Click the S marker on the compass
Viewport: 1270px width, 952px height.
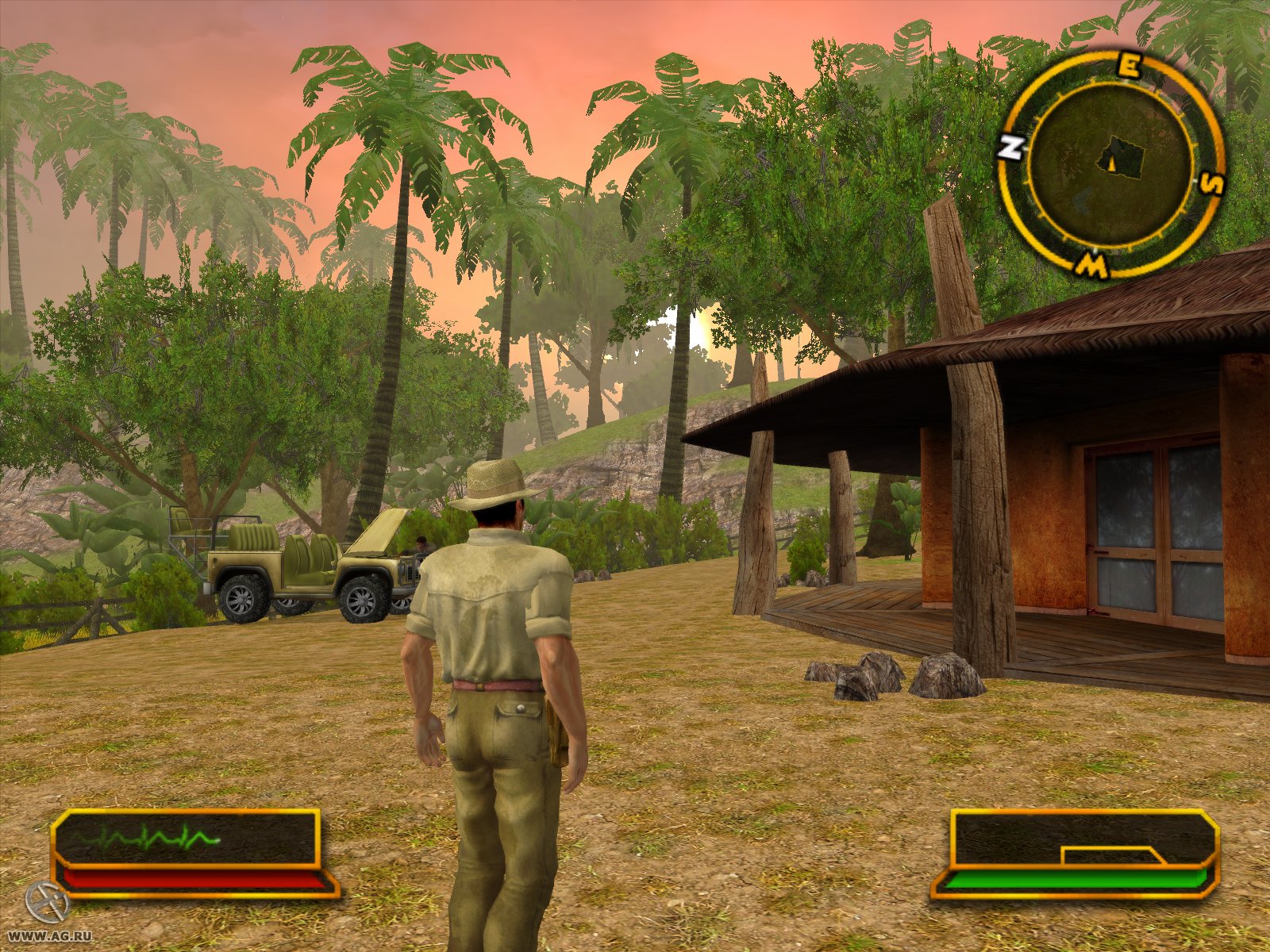click(1211, 184)
